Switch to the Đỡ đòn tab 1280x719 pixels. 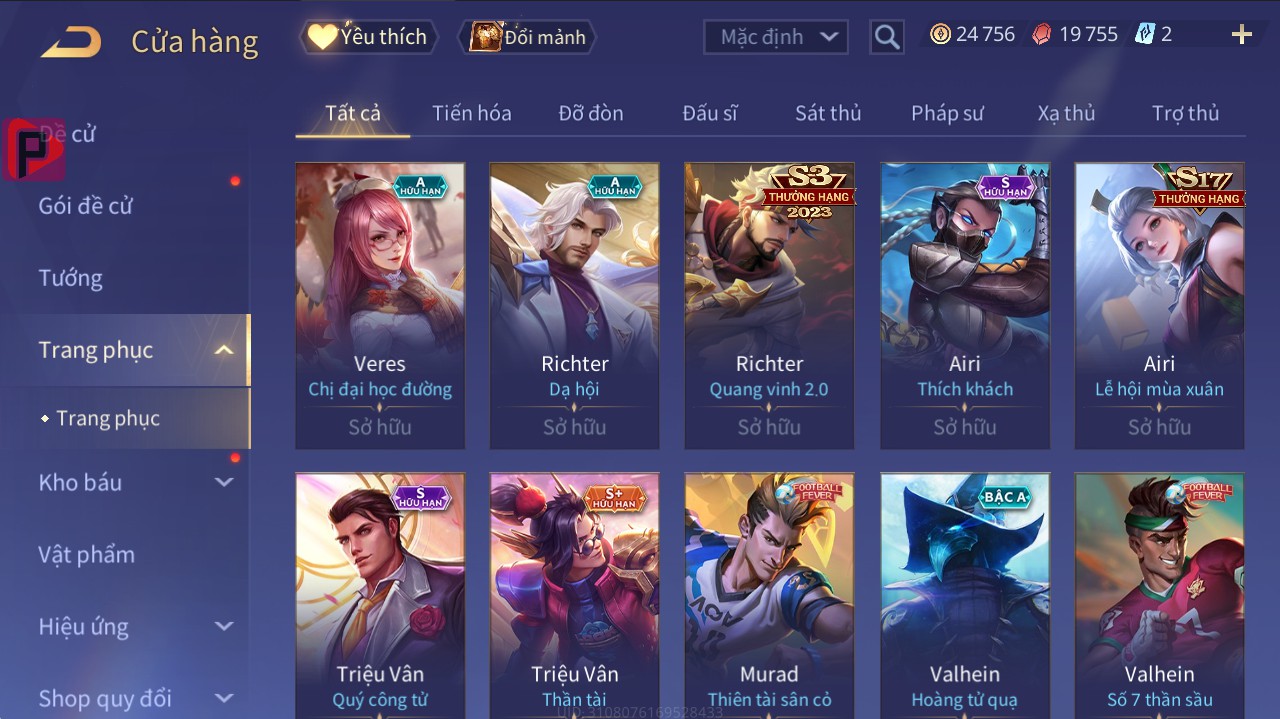click(x=590, y=113)
